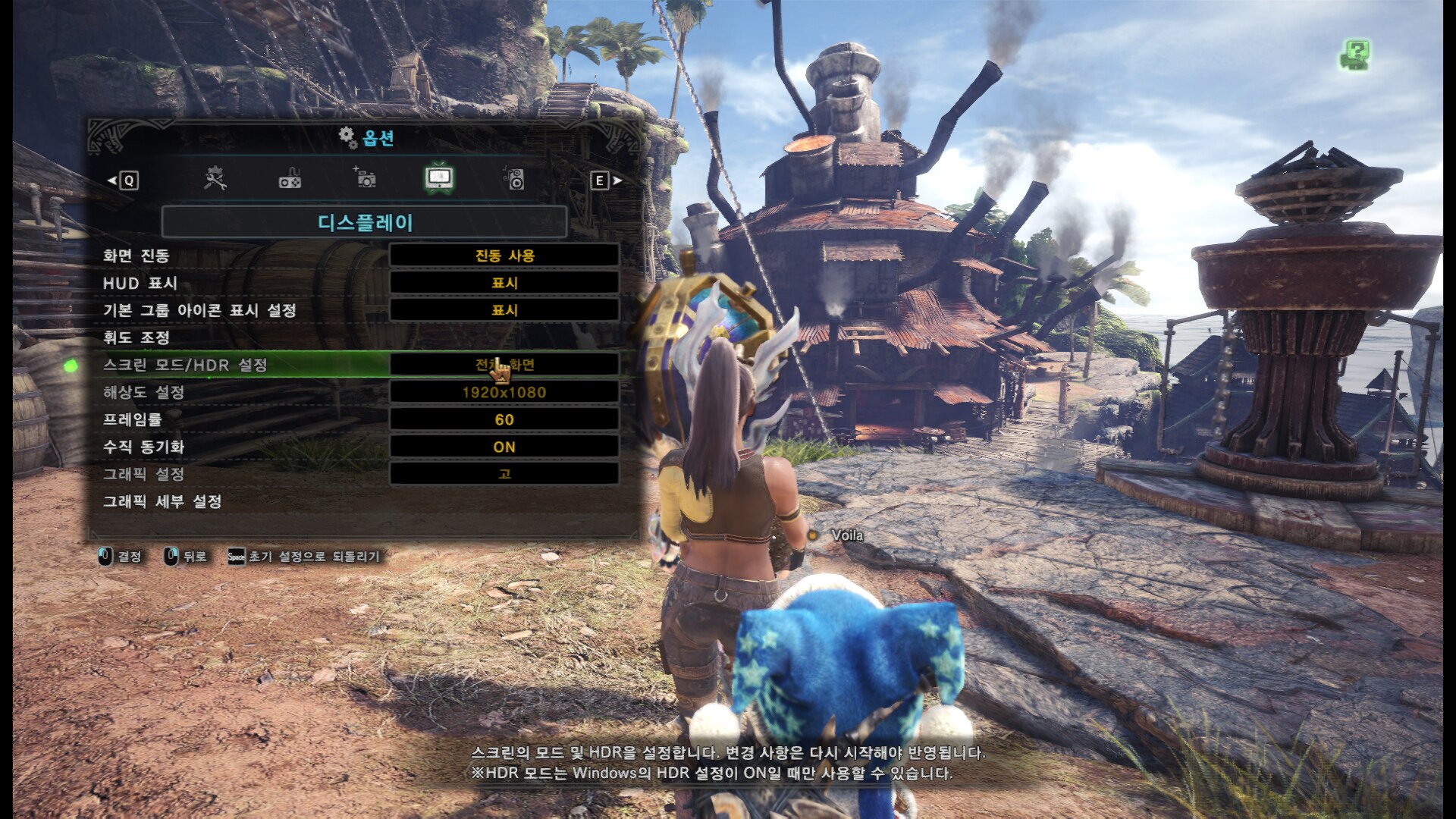Select the monitor display settings tab
The height and width of the screenshot is (819, 1456).
439,179
